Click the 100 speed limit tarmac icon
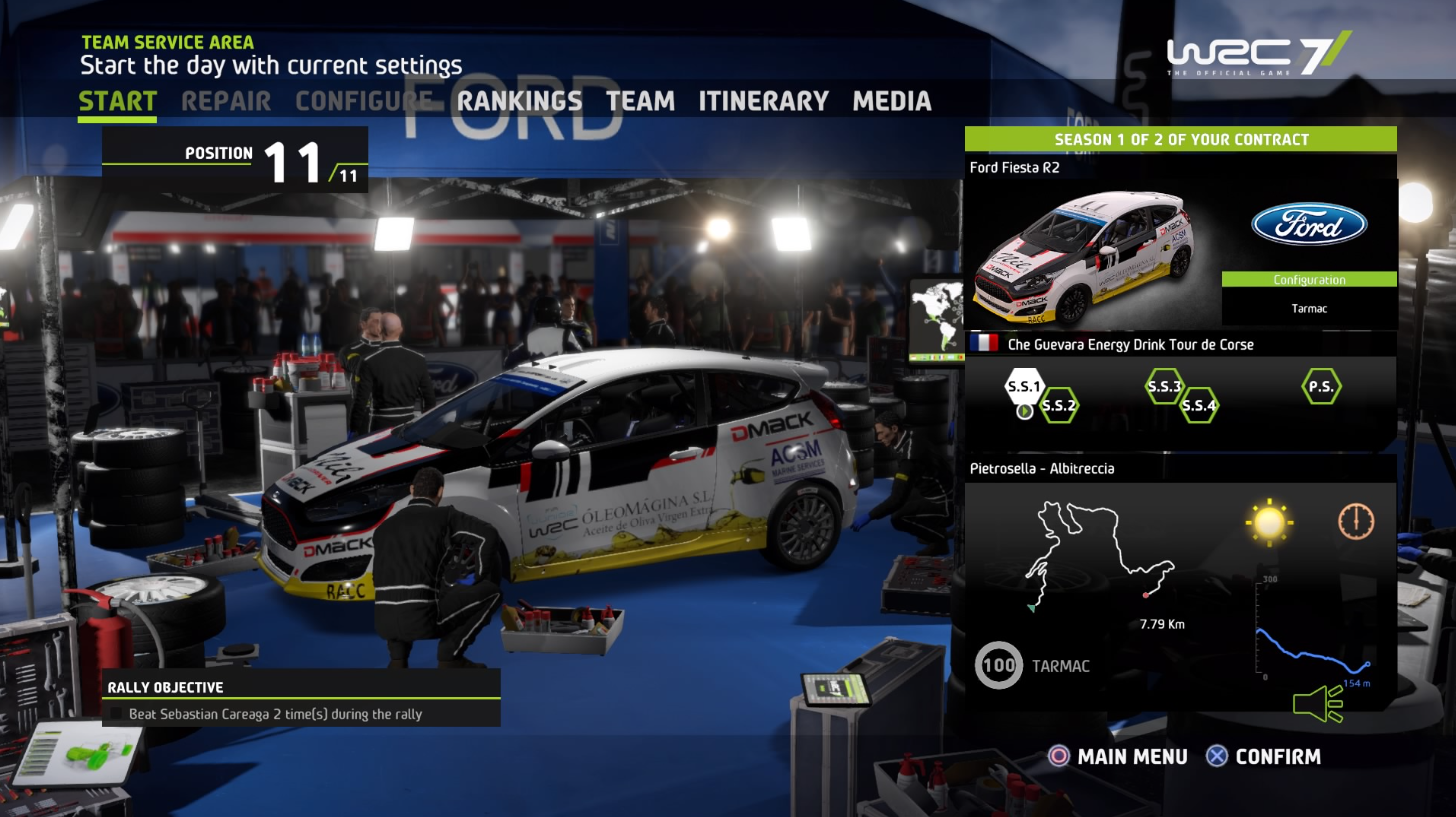 [998, 665]
